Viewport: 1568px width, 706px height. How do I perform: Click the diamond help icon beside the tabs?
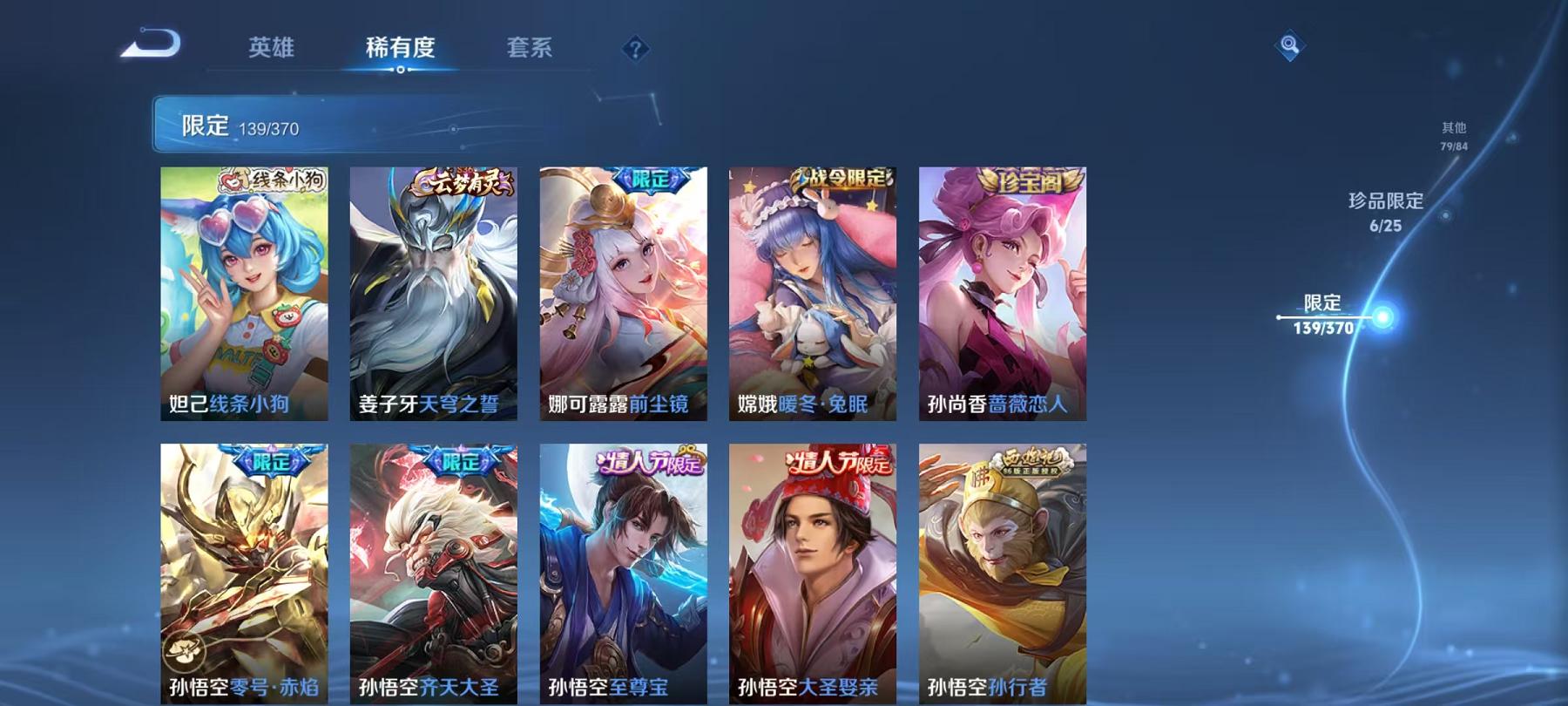(x=635, y=49)
